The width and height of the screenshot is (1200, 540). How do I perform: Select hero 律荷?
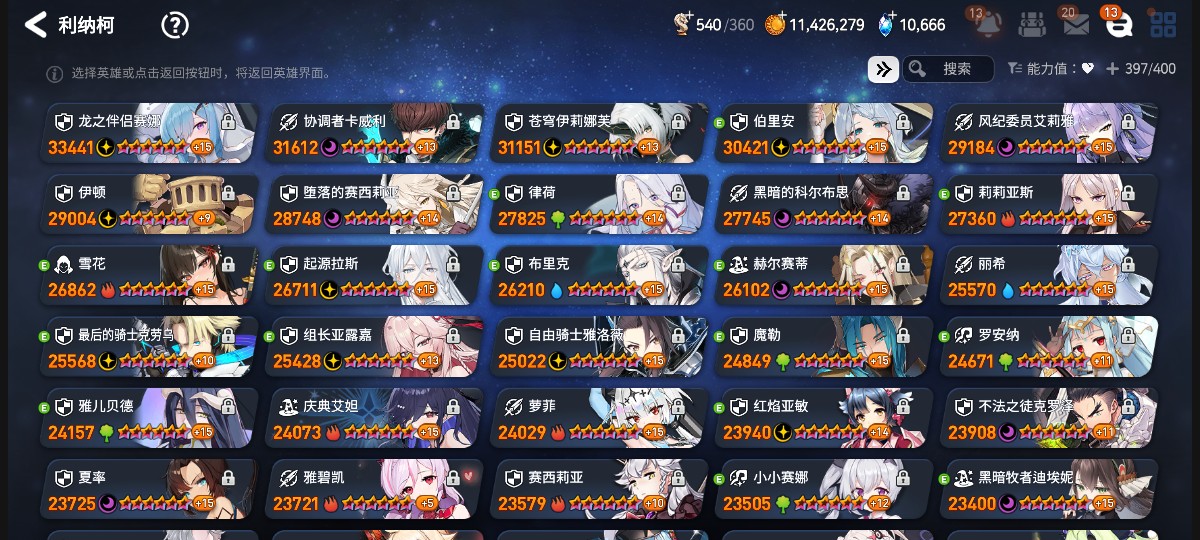(x=599, y=204)
